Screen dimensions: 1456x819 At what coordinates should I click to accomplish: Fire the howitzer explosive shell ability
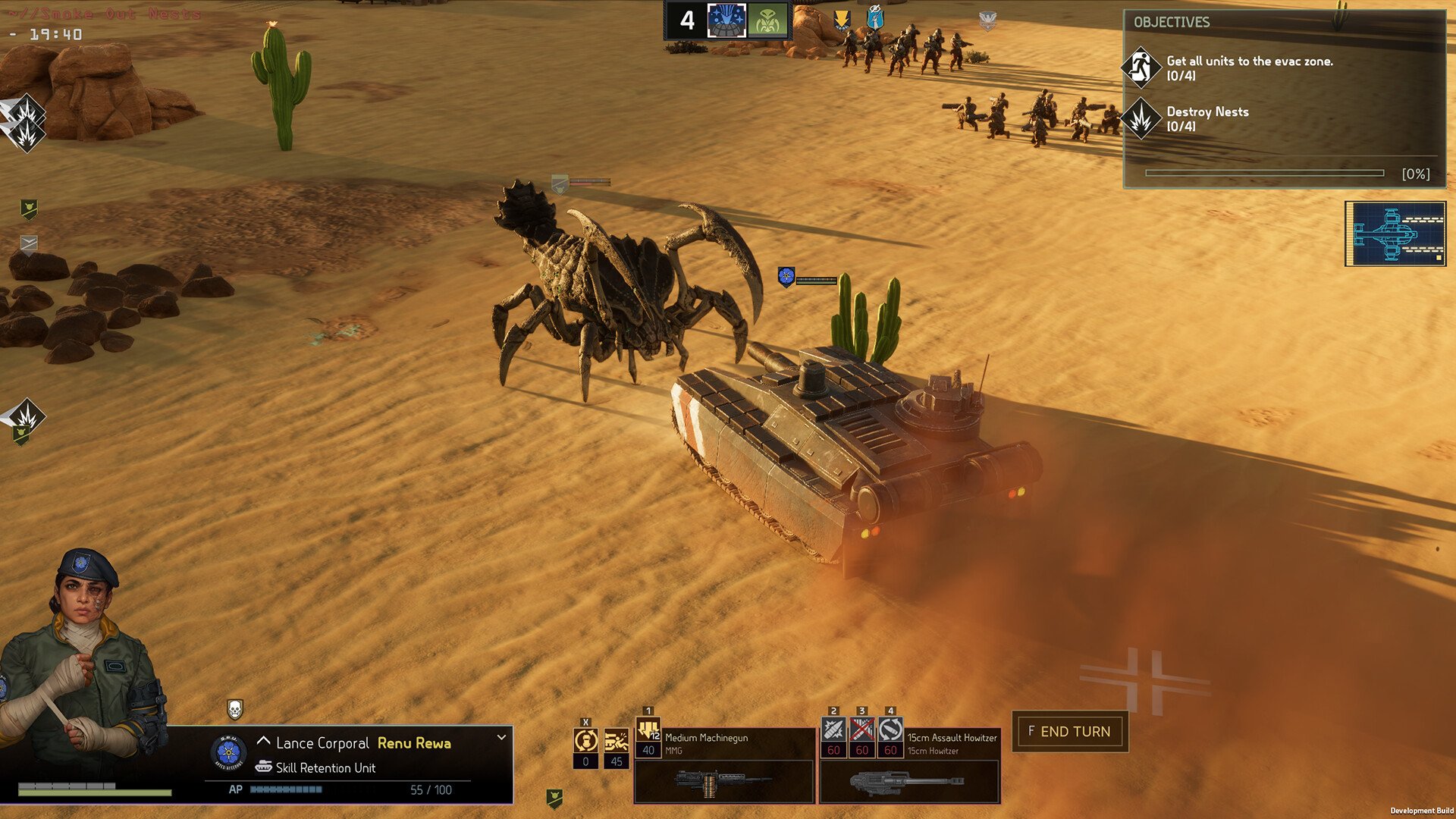point(833,731)
